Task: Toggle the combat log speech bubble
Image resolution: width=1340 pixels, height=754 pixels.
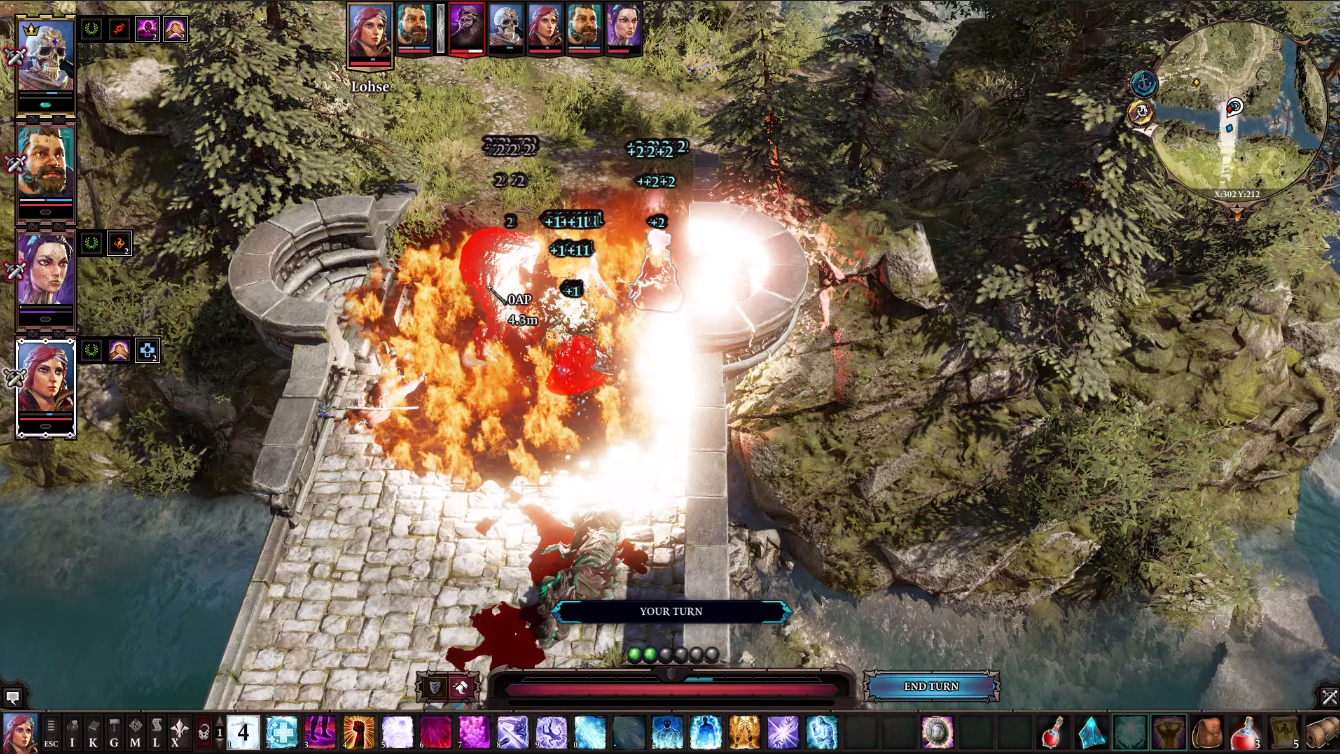Action: 12,696
